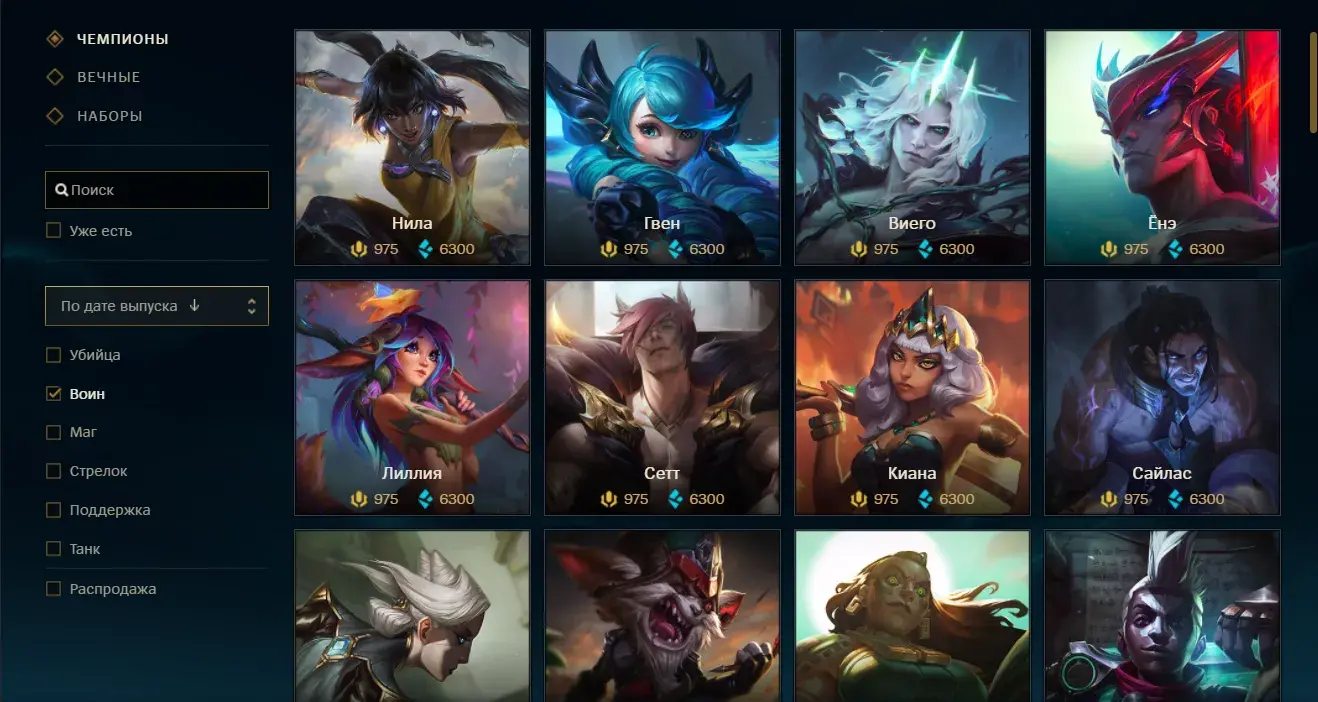Switch to the Чемпионы tab
Viewport: 1318px width, 702px height.
pos(122,40)
